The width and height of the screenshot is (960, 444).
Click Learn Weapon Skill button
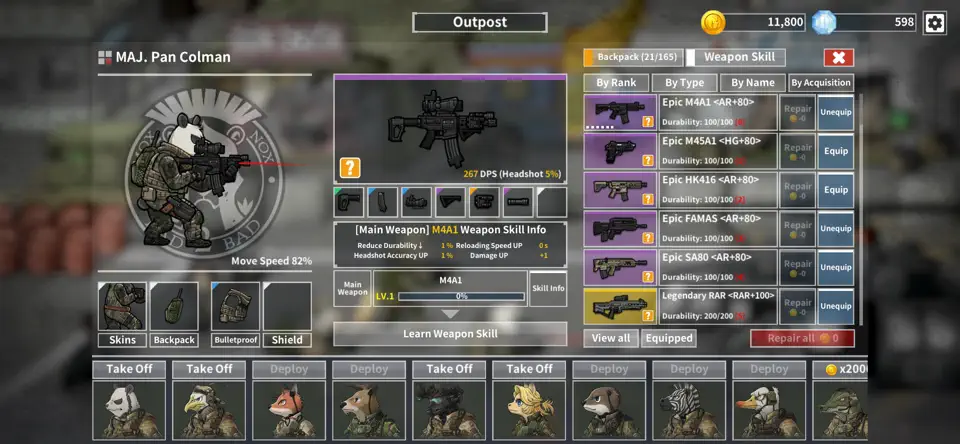[450, 333]
